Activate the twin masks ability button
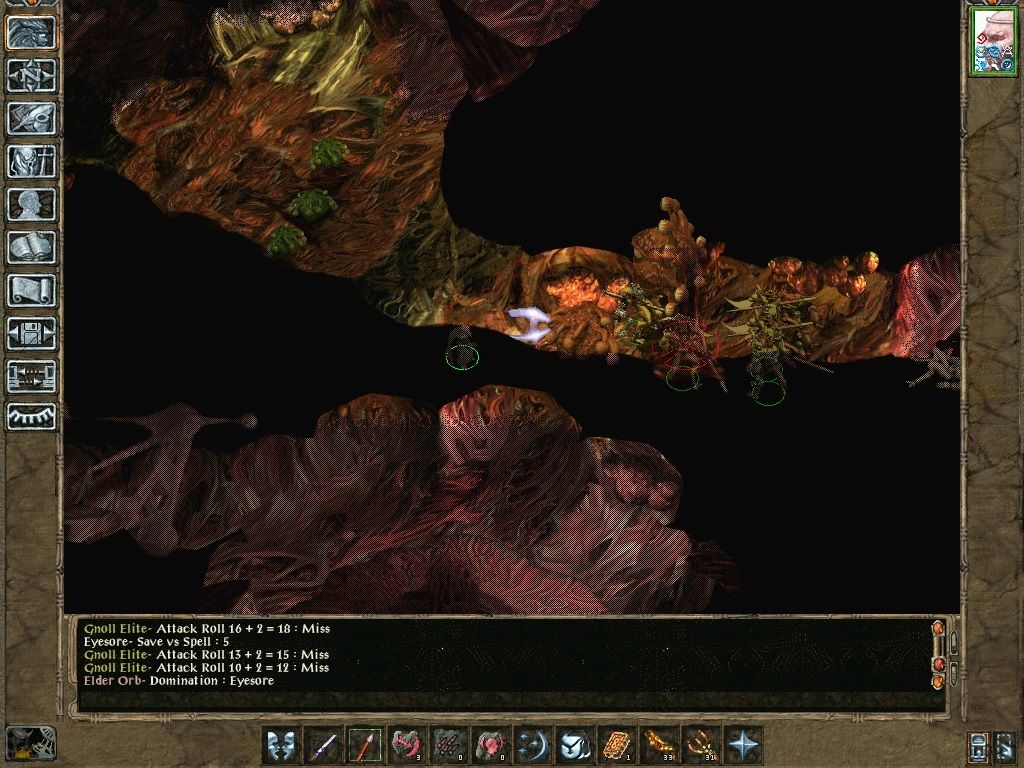Screen dimensions: 1024x768 pyautogui.click(x=281, y=745)
